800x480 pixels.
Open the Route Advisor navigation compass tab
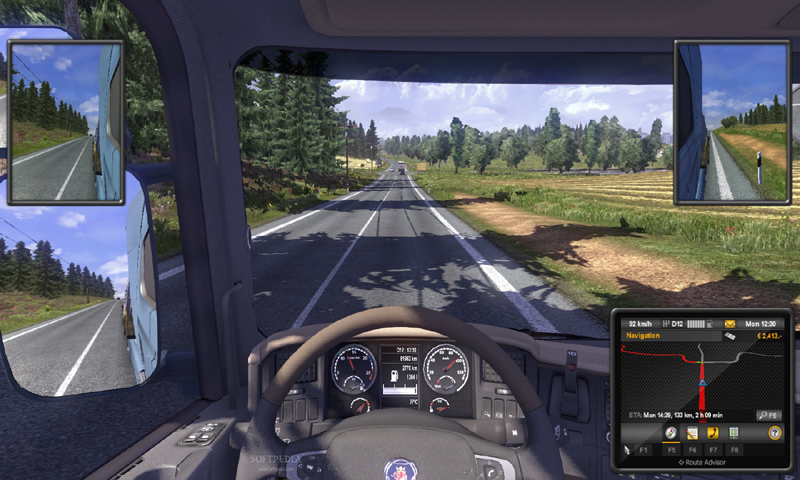point(669,433)
